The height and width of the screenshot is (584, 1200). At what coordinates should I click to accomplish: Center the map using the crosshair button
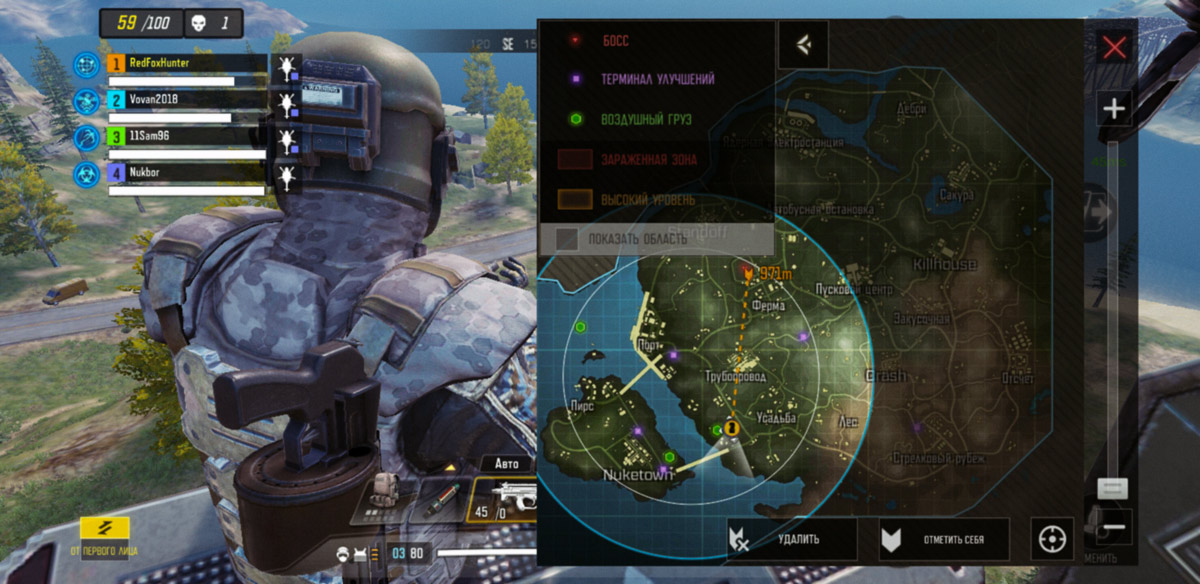point(1051,539)
